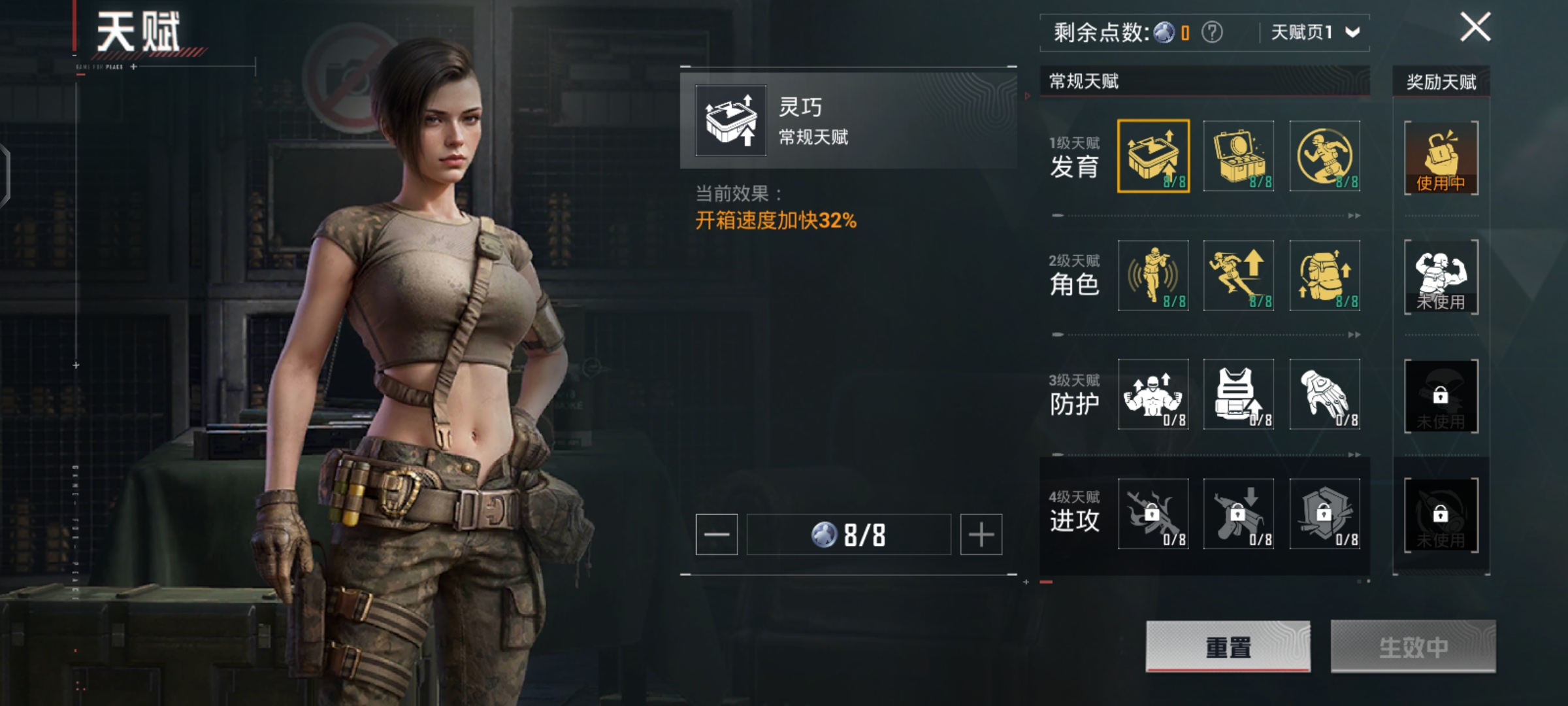This screenshot has width=1568, height=706.
Task: Show help for remaining points
Action: click(x=1212, y=32)
